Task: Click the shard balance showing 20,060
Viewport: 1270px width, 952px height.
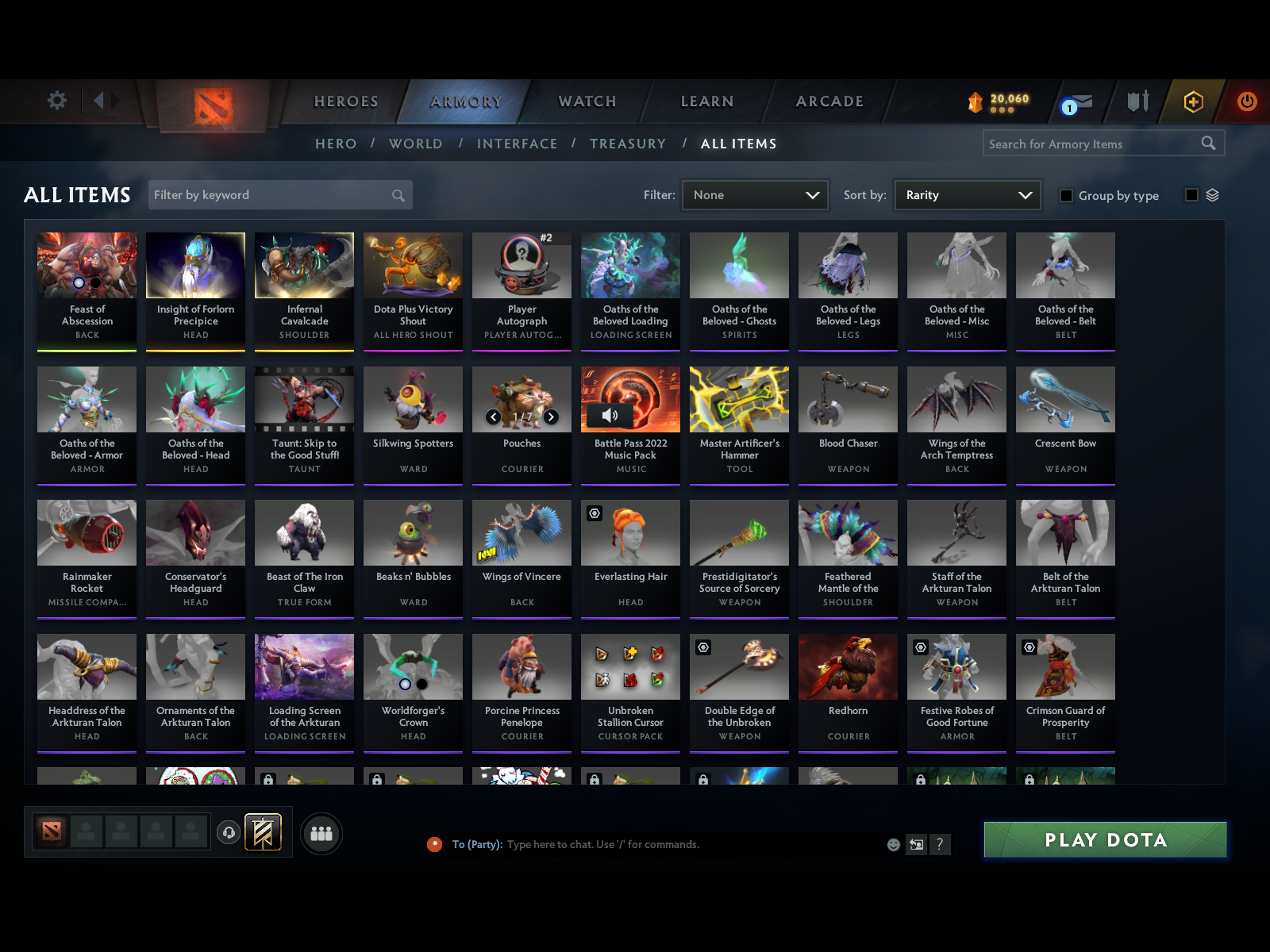Action: [999, 100]
